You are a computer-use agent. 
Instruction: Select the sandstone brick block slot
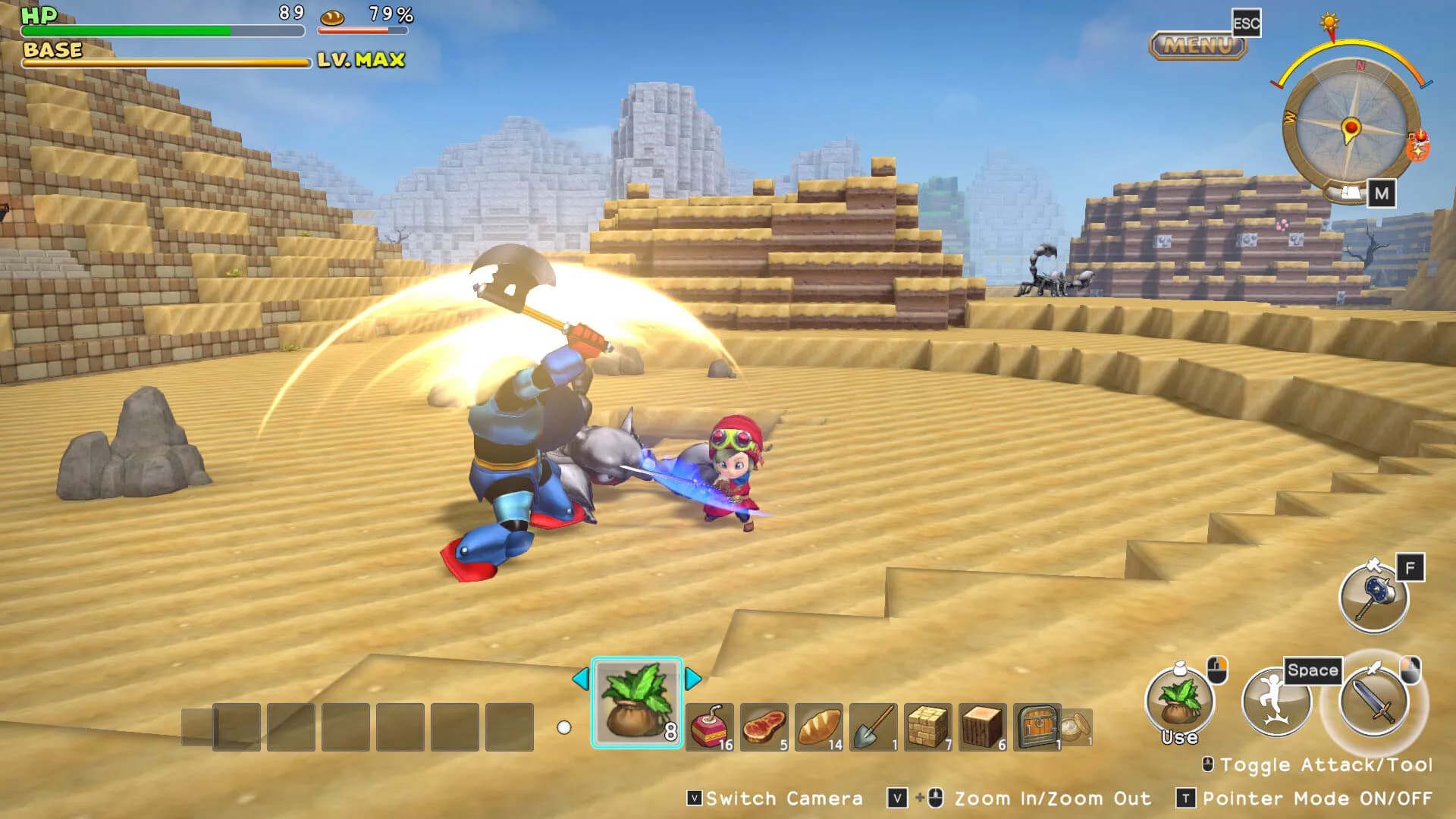point(927,727)
